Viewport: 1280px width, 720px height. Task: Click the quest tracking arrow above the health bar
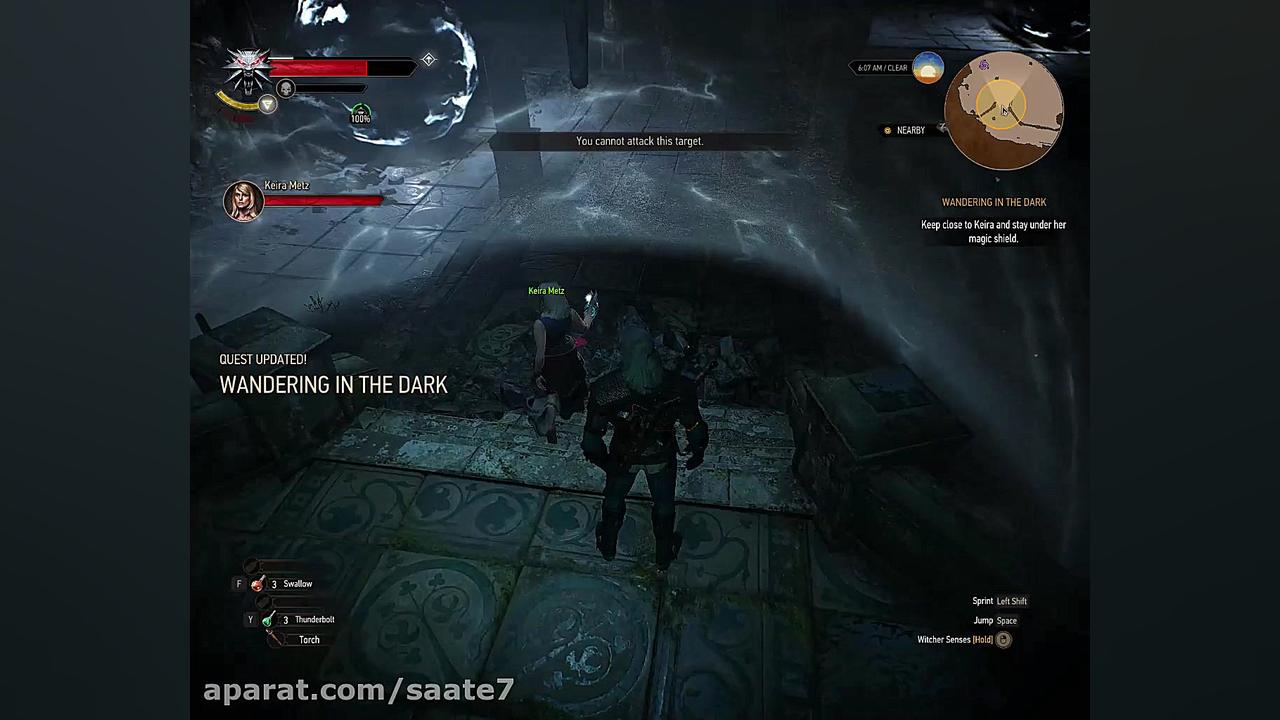coord(428,60)
